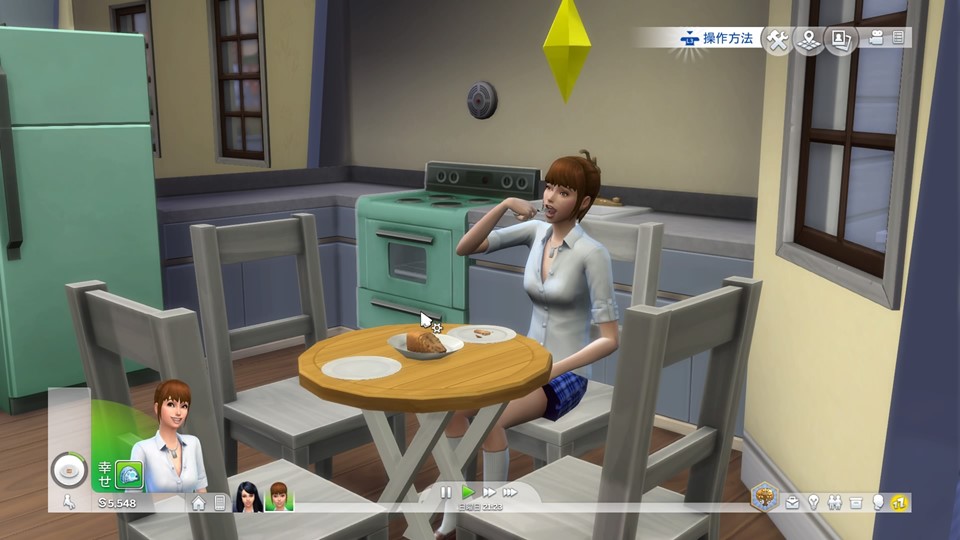
Task: Open the world map travel button
Action: pyautogui.click(x=808, y=40)
